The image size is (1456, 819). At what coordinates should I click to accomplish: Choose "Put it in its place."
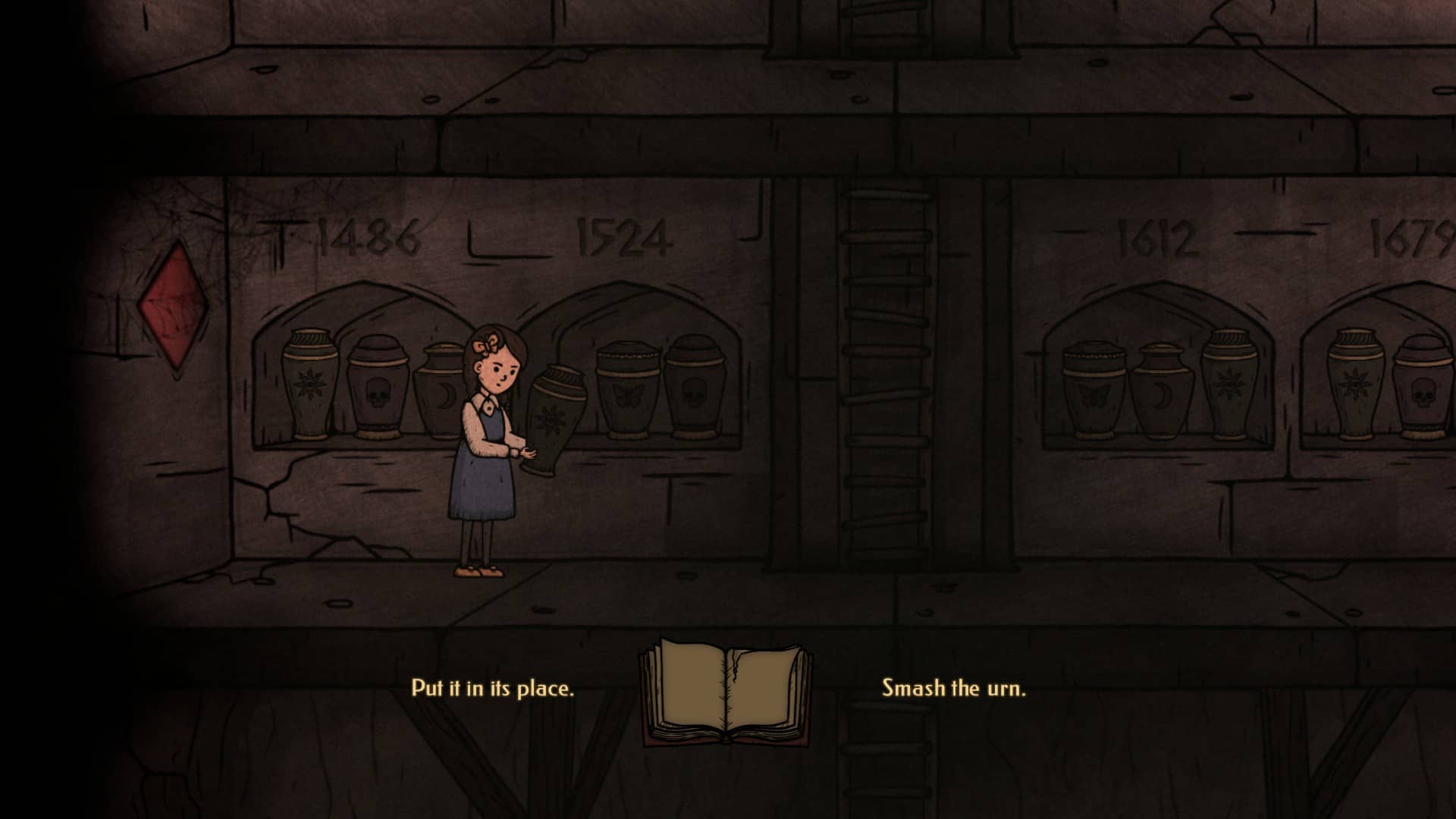coord(492,689)
